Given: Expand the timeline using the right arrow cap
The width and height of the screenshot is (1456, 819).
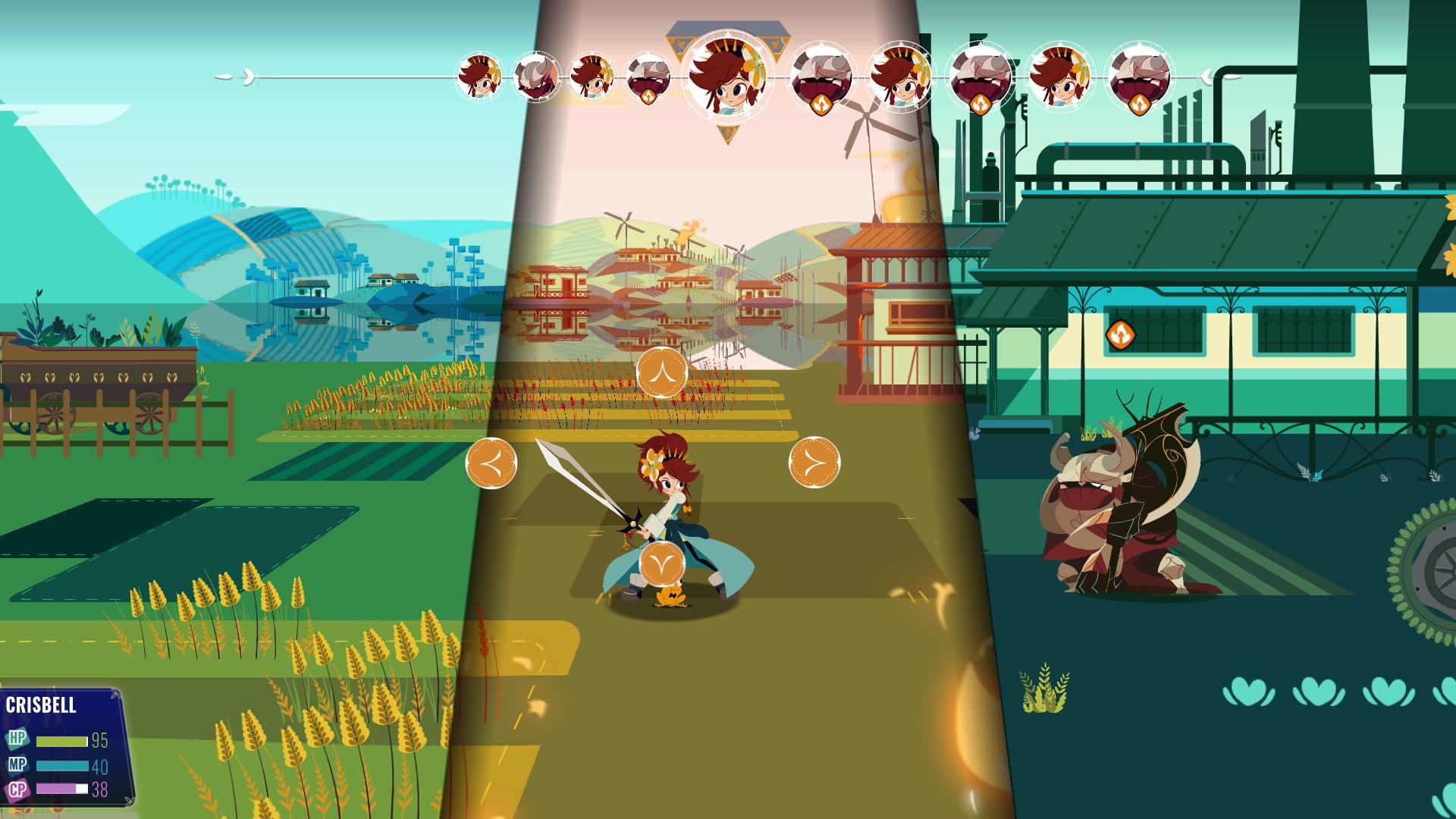Looking at the screenshot, I should [x=1206, y=76].
